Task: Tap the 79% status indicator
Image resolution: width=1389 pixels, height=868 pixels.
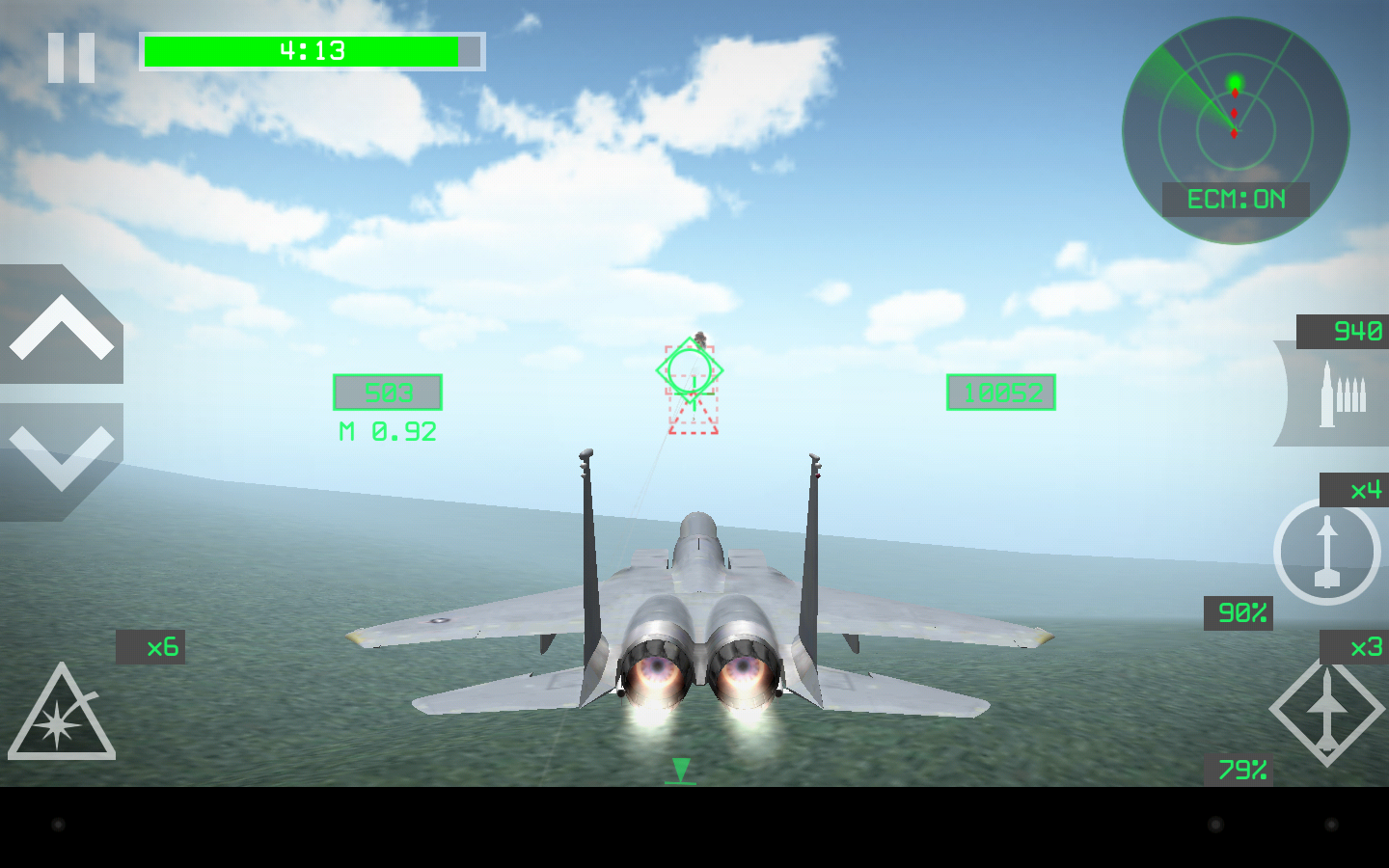Action: (1241, 769)
